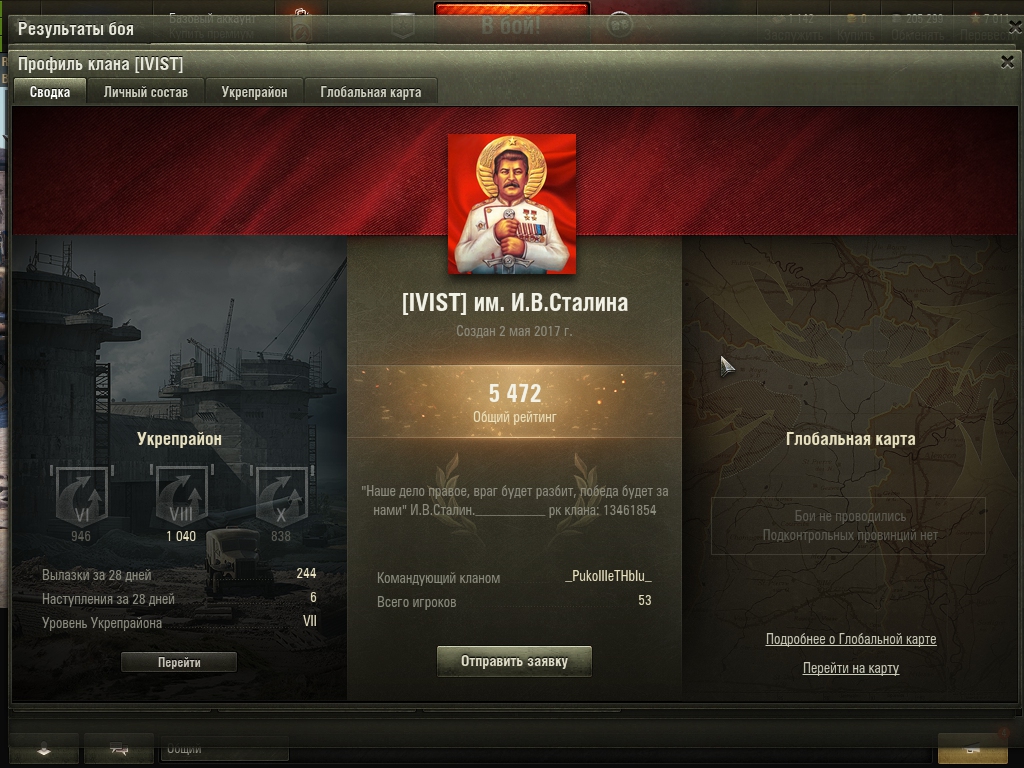
Task: Follow the Перейти на карту link
Action: [x=851, y=668]
